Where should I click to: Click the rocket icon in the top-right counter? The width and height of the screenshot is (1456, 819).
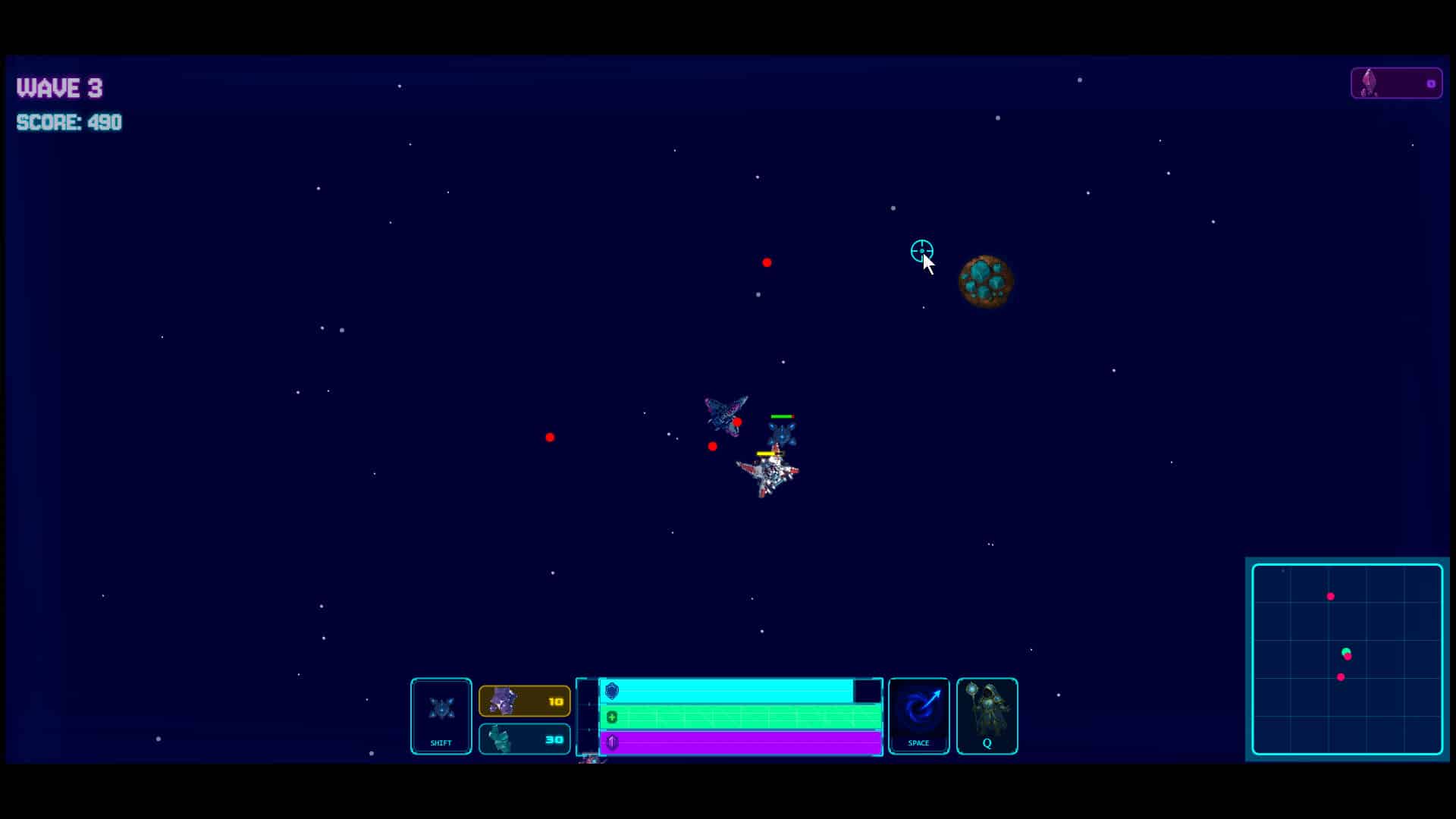tap(1370, 83)
